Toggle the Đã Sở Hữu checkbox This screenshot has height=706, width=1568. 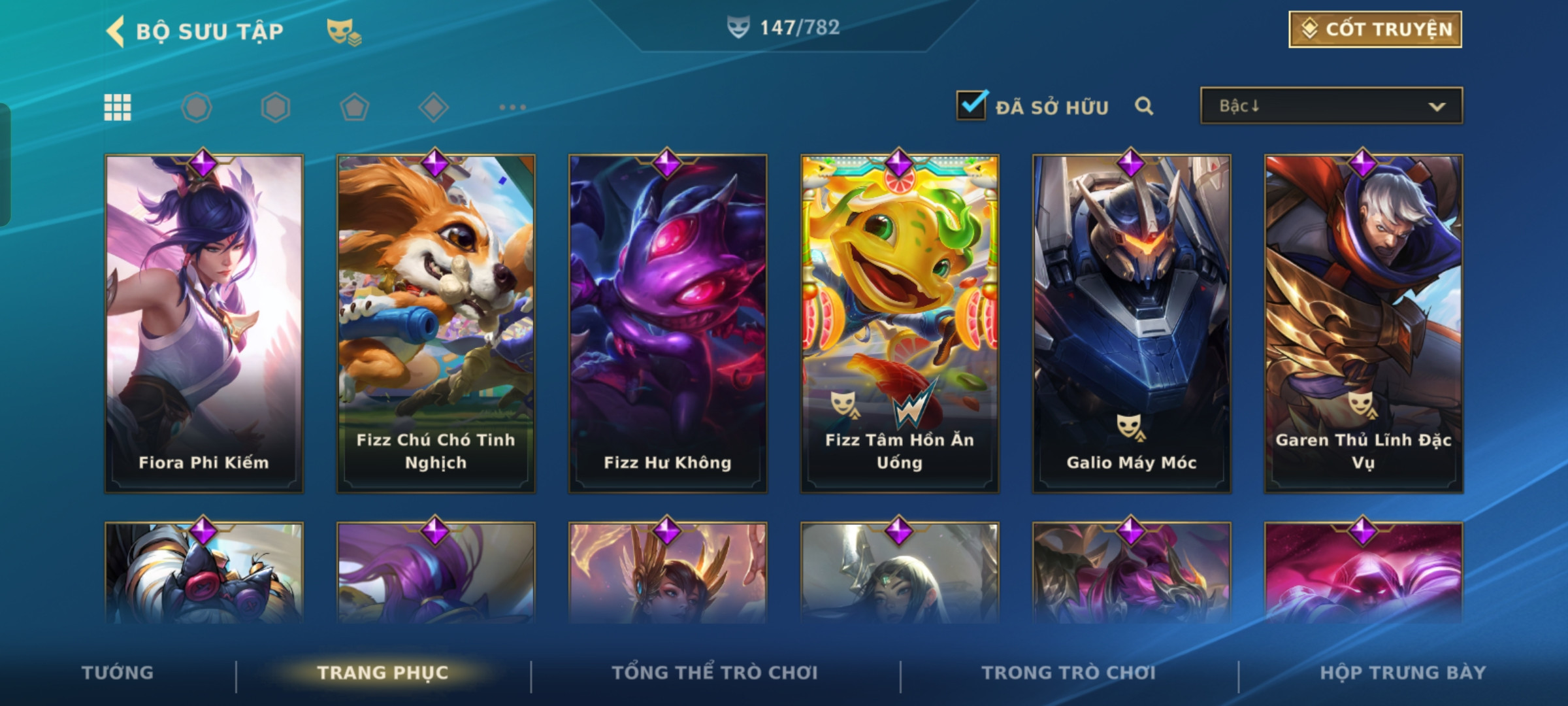point(972,105)
